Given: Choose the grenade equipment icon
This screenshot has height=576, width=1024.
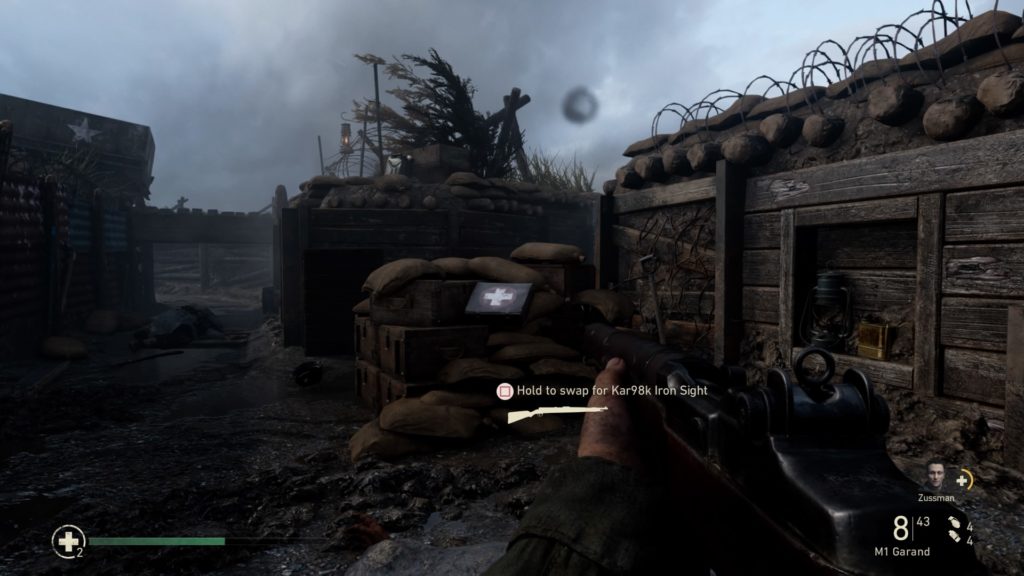Looking at the screenshot, I should (952, 525).
